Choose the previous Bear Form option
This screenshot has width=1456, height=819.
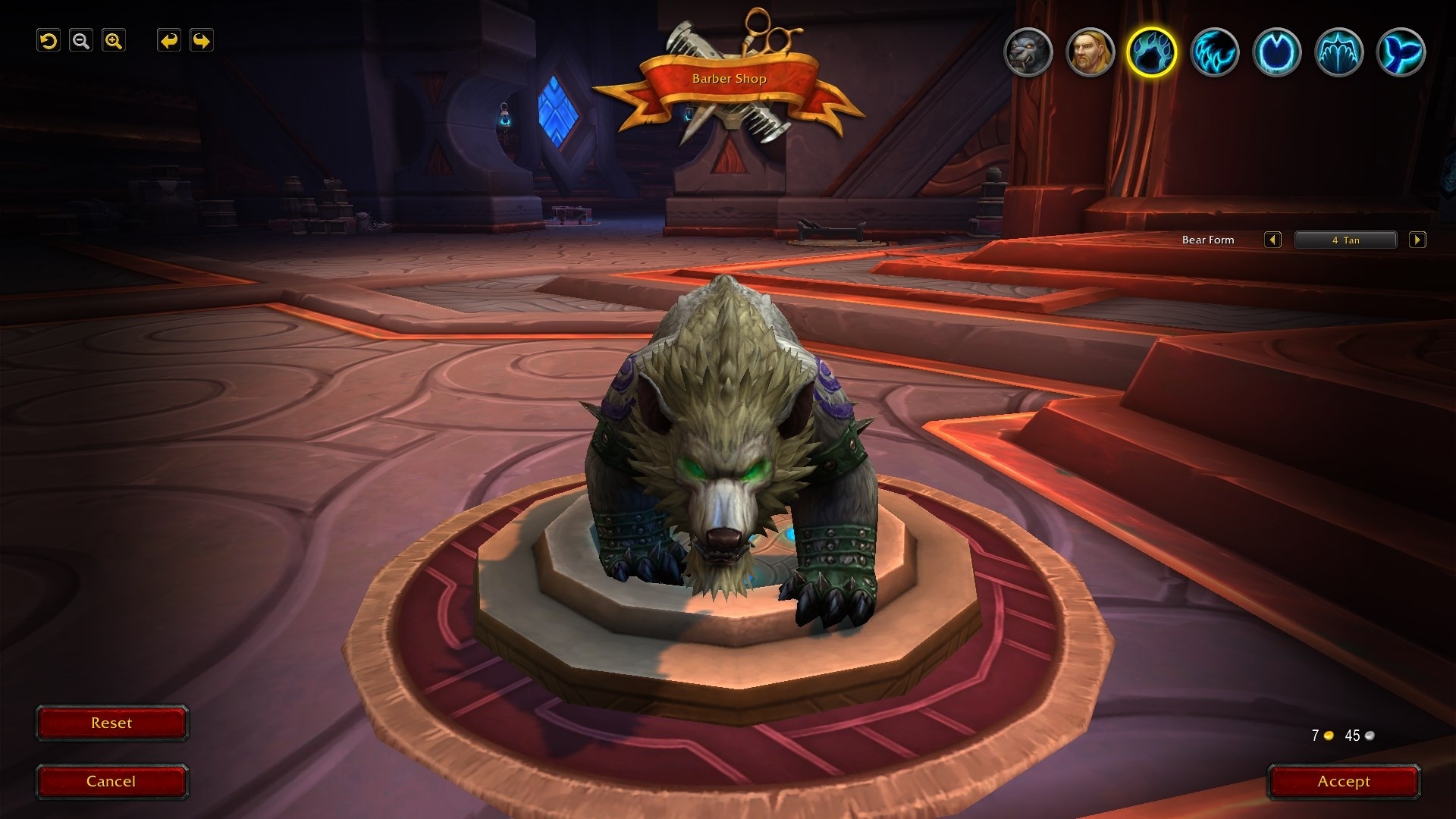click(1272, 240)
